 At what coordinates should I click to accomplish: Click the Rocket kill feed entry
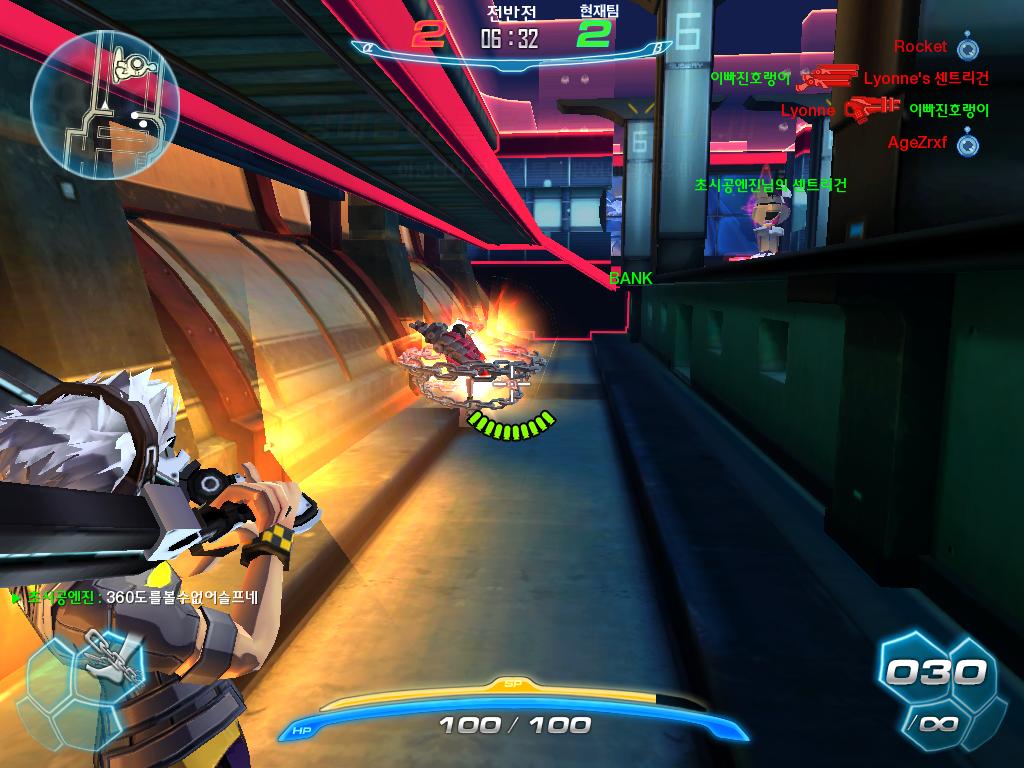921,47
